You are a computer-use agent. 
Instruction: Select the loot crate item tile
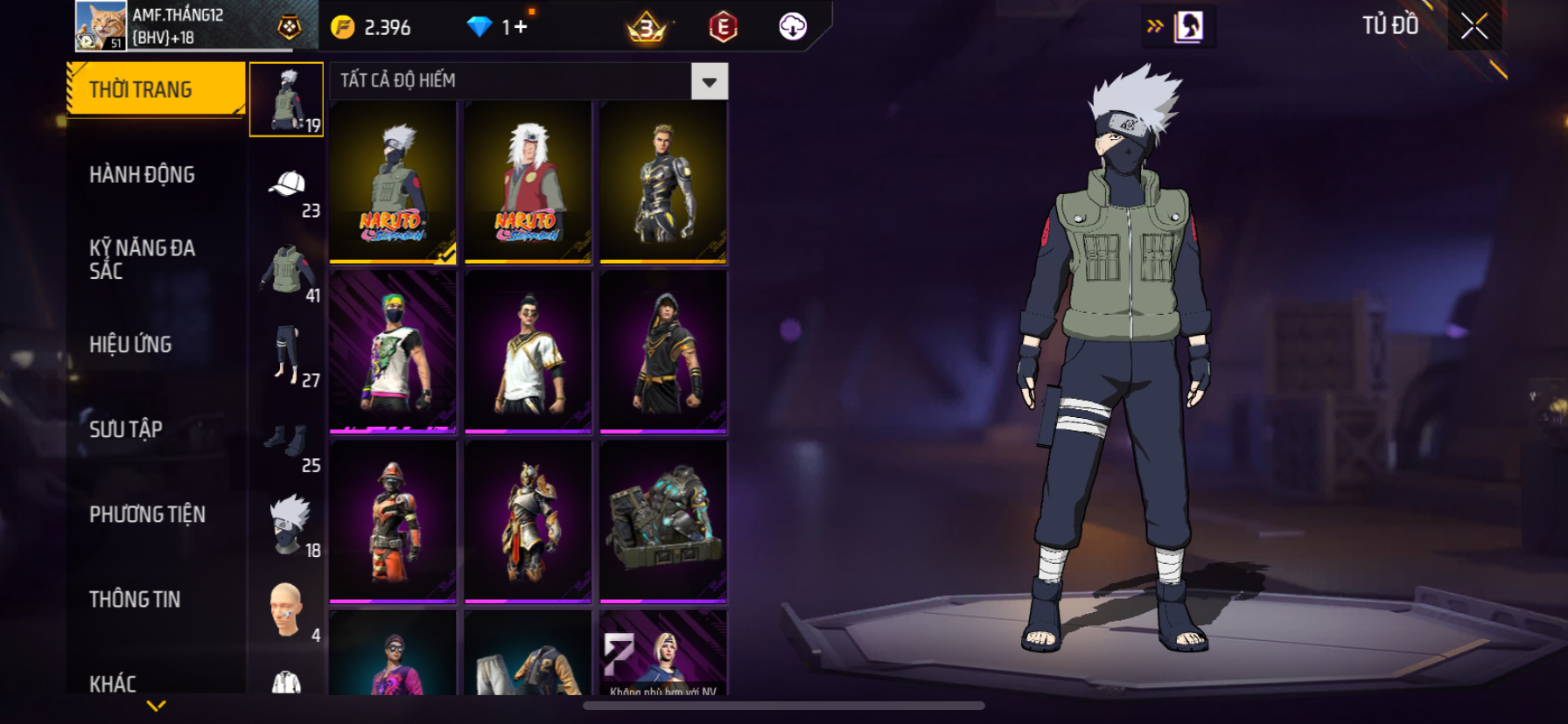pyautogui.click(x=663, y=521)
